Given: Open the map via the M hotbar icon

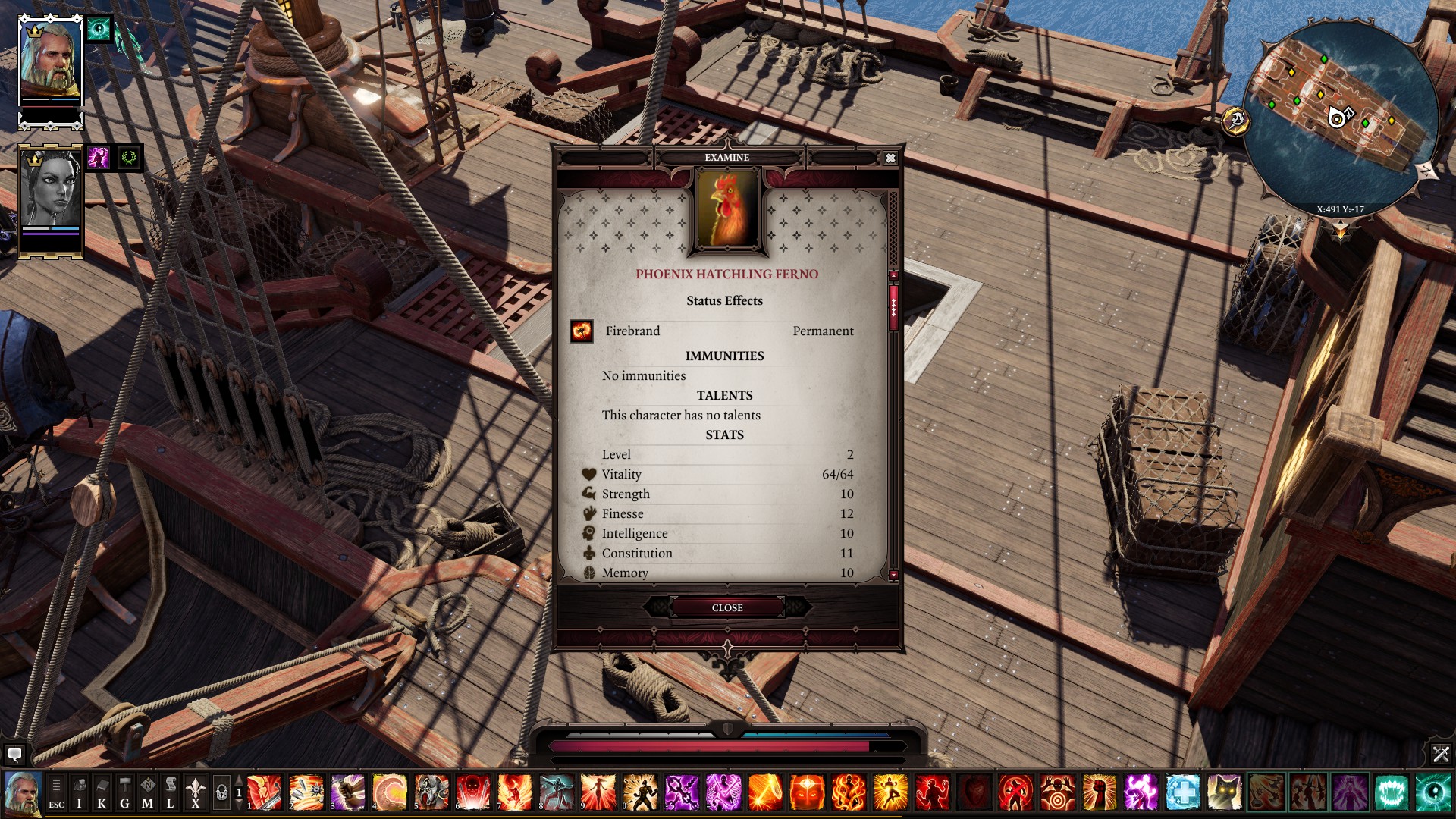Looking at the screenshot, I should 148,791.
